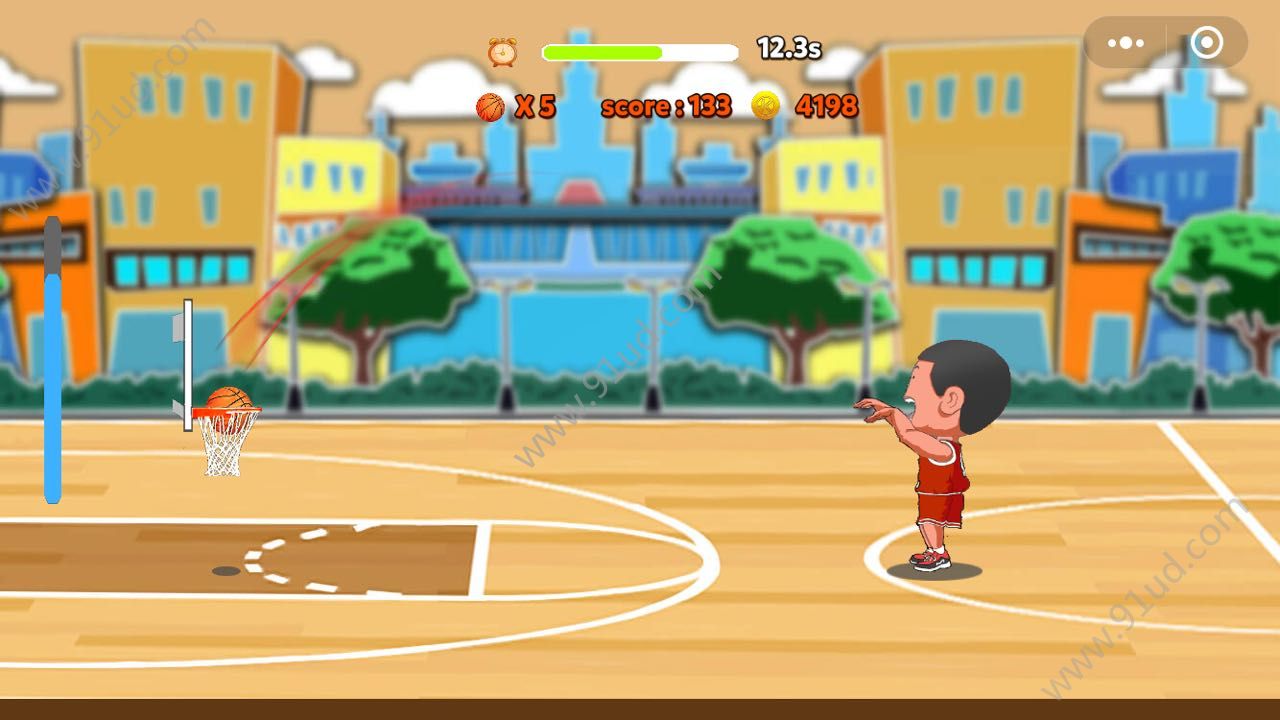Image resolution: width=1280 pixels, height=720 pixels.
Task: Open the three-dot mini program menu
Action: coord(1126,43)
